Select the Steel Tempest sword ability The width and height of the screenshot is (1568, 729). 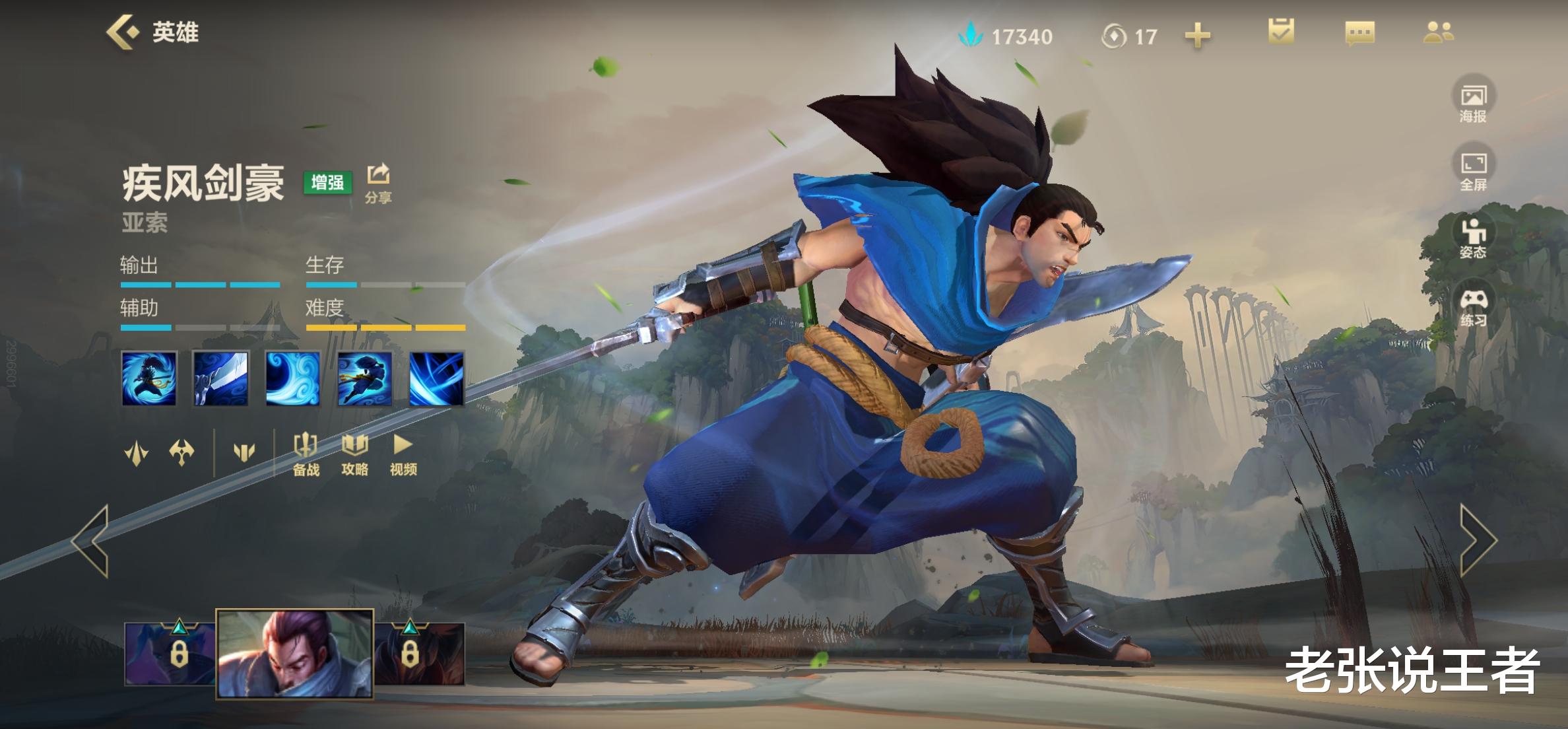coord(221,378)
